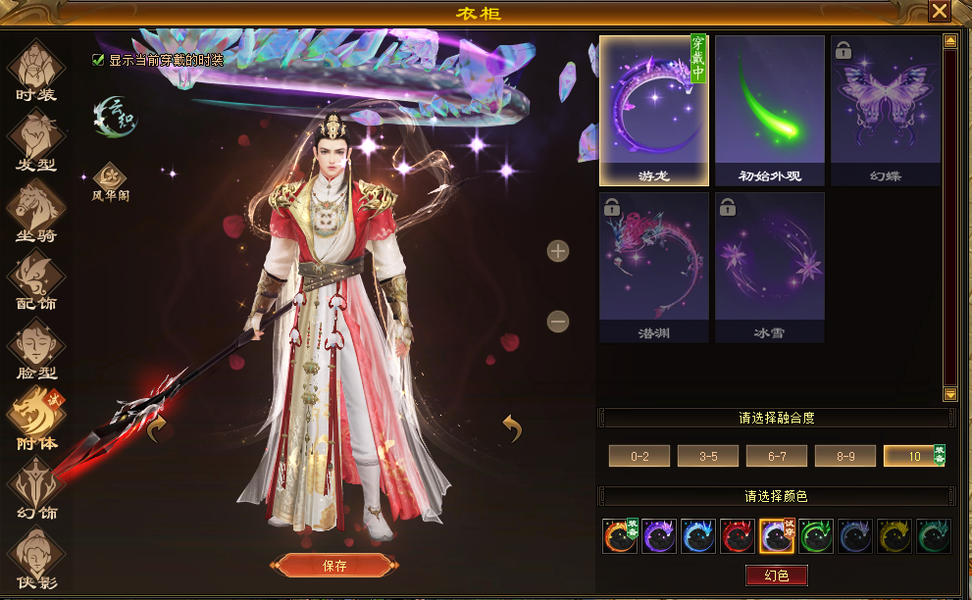Apply the recolor with the 幻色 button

(776, 575)
